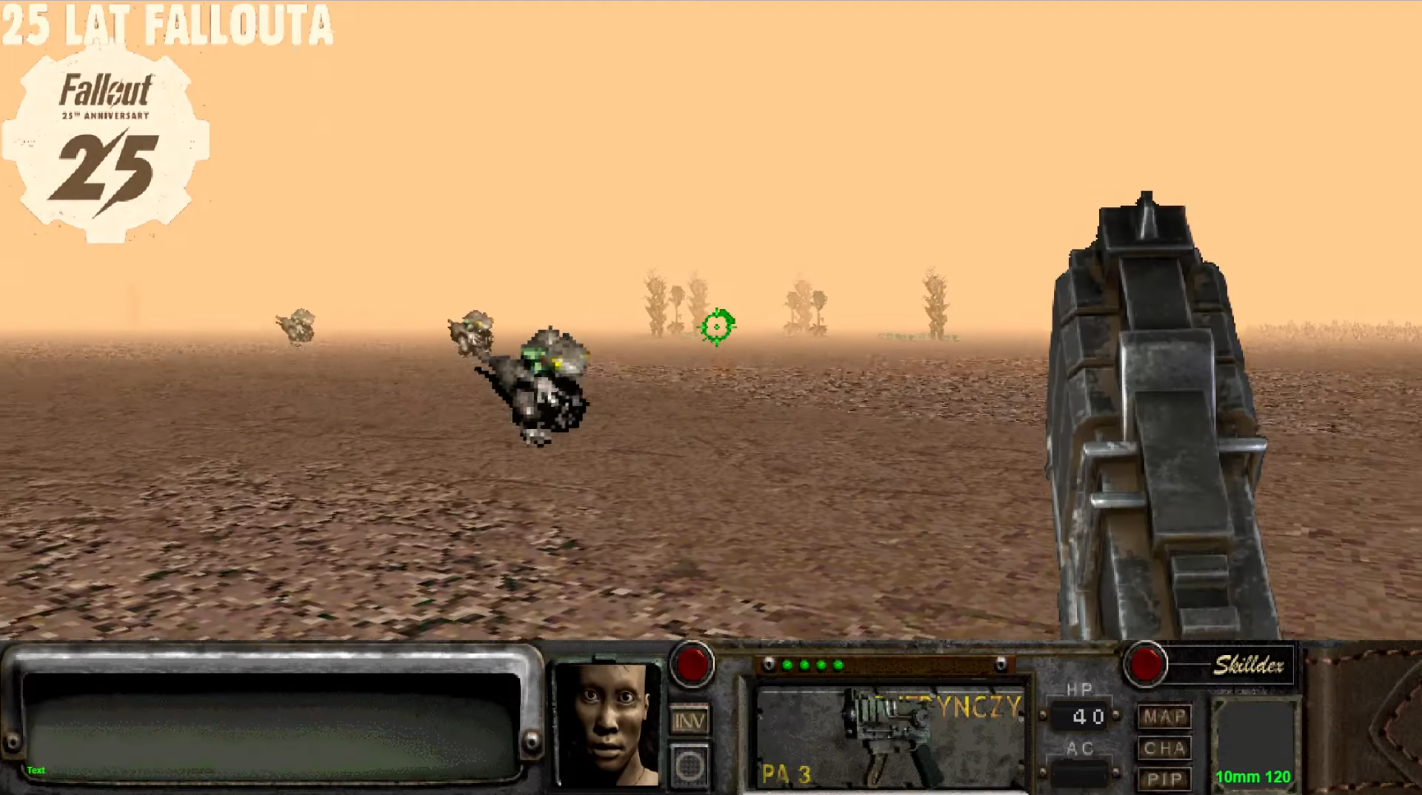Open inventory with the INV button
This screenshot has height=795, width=1422.
coord(690,719)
